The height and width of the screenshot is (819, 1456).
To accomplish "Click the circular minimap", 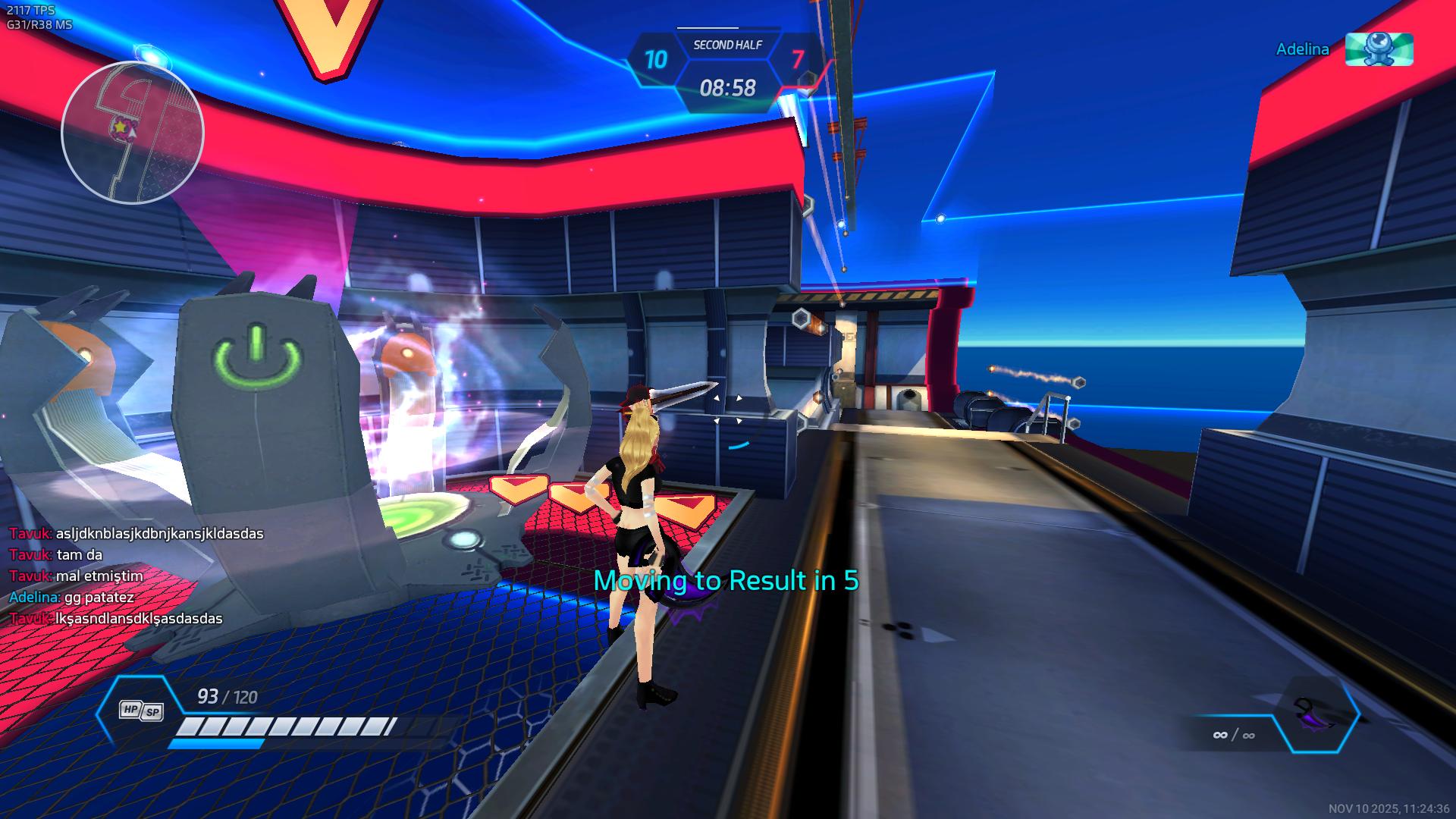I will [133, 133].
